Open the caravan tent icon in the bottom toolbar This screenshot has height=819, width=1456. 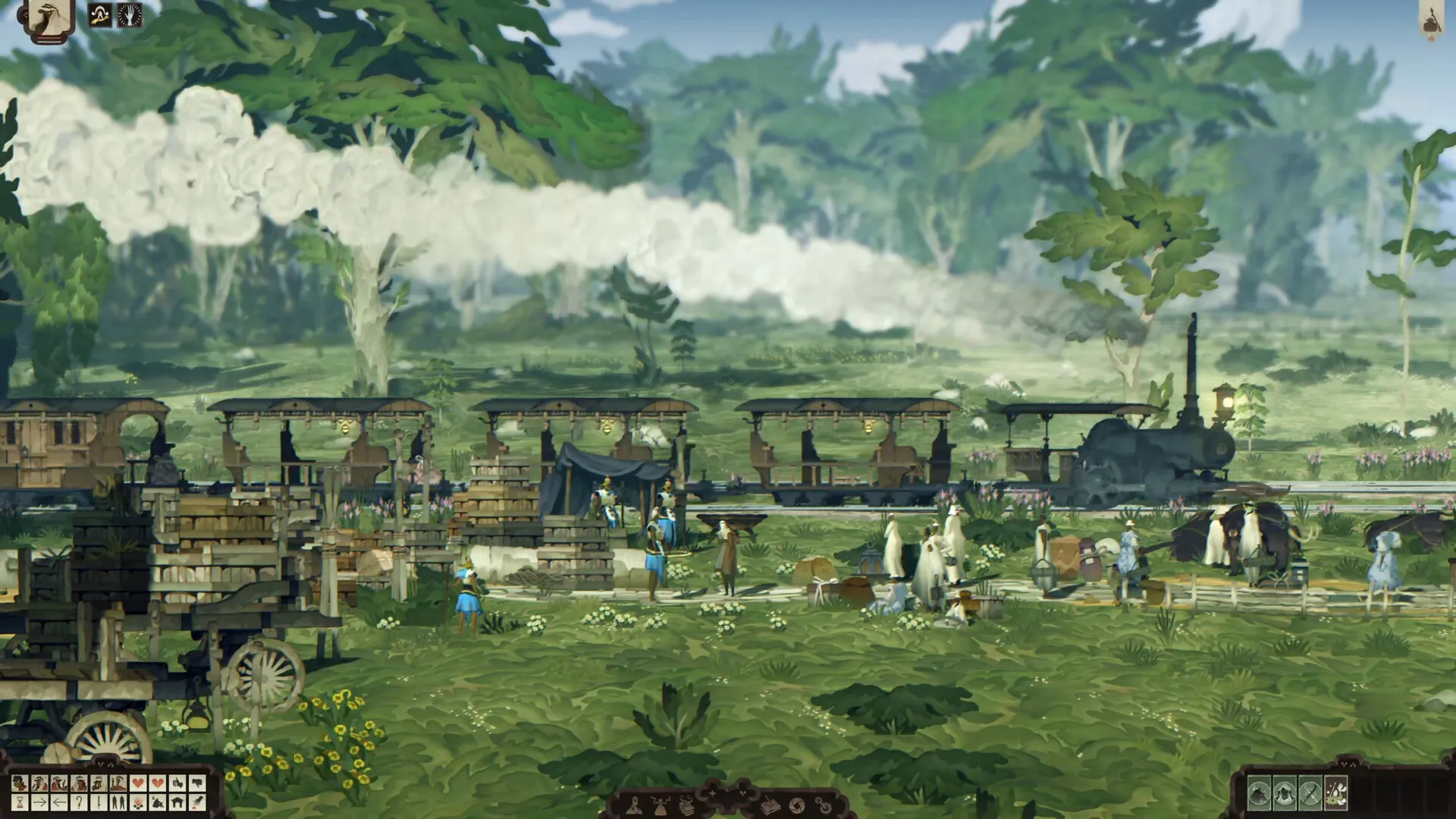(660, 807)
